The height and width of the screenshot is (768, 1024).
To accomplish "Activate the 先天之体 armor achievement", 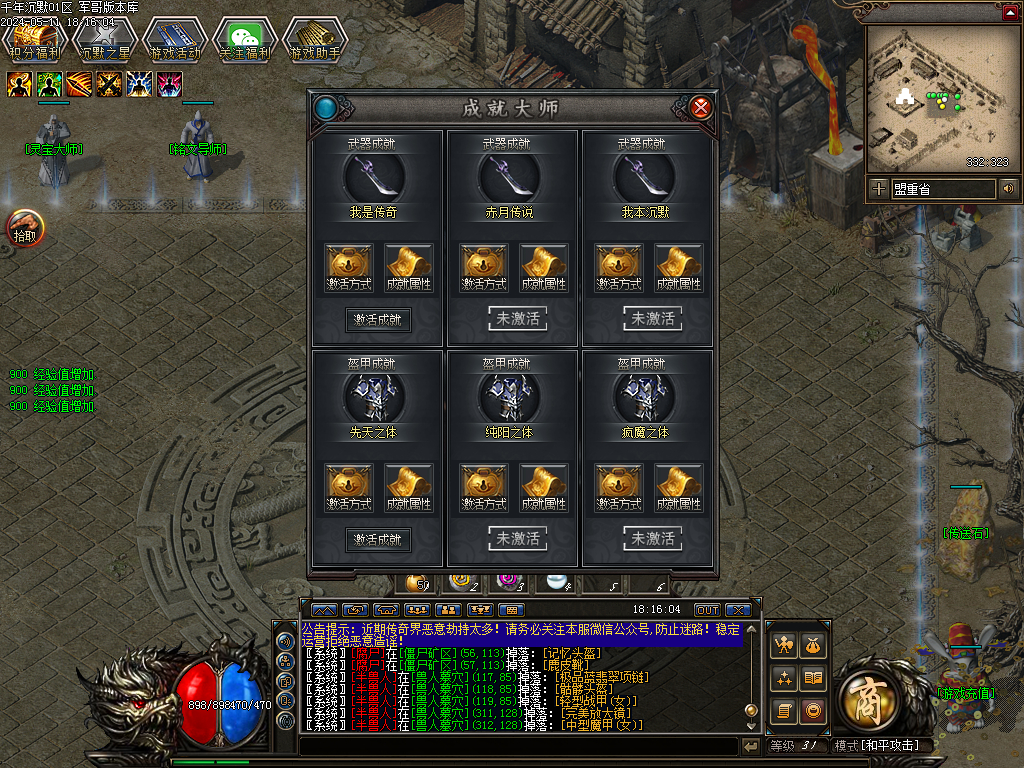I will click(x=378, y=540).
